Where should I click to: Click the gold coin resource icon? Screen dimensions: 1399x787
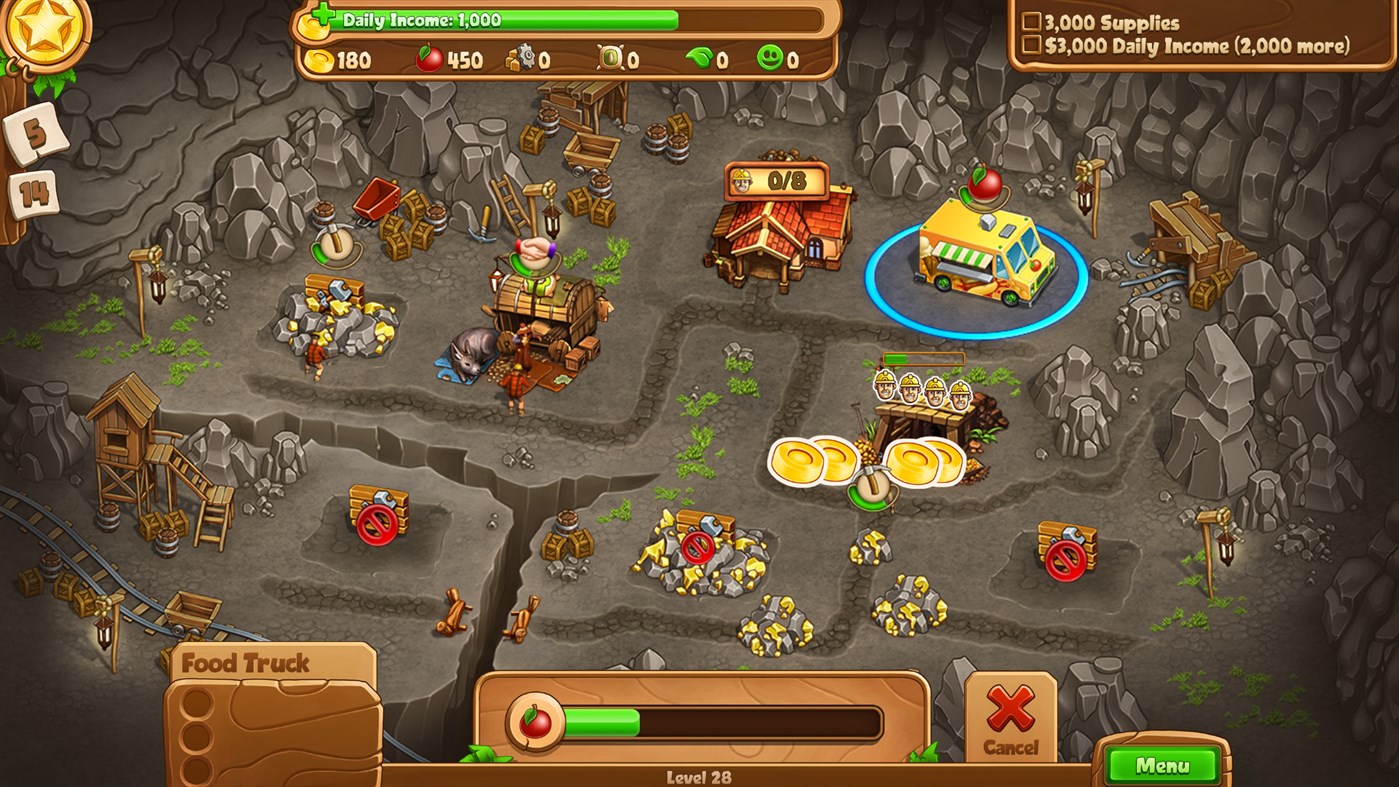coord(319,60)
